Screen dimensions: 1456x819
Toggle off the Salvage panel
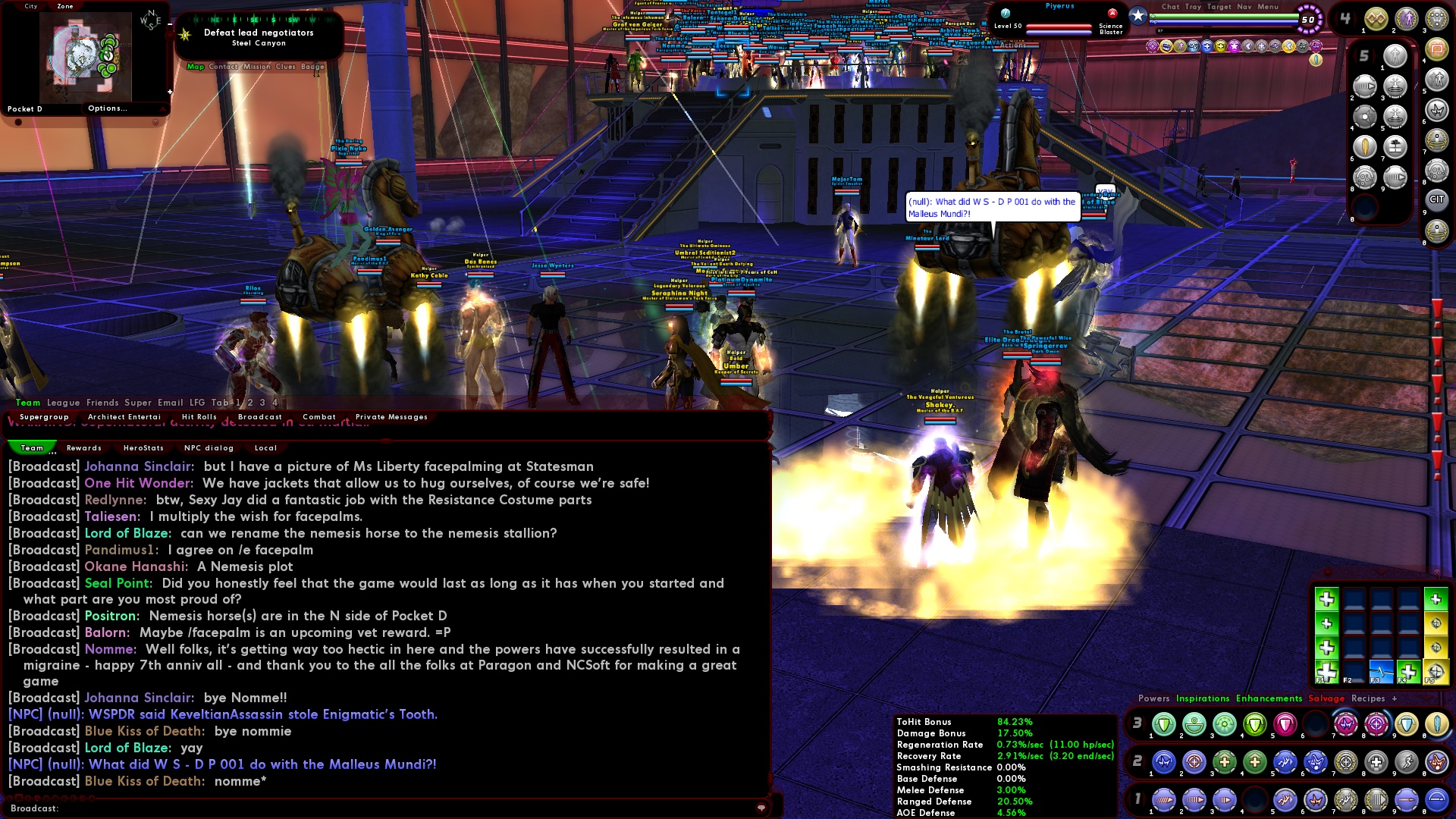coord(1326,698)
